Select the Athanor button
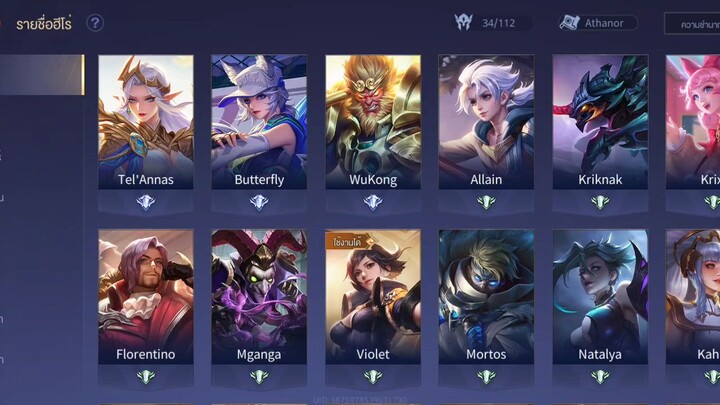 coord(598,22)
